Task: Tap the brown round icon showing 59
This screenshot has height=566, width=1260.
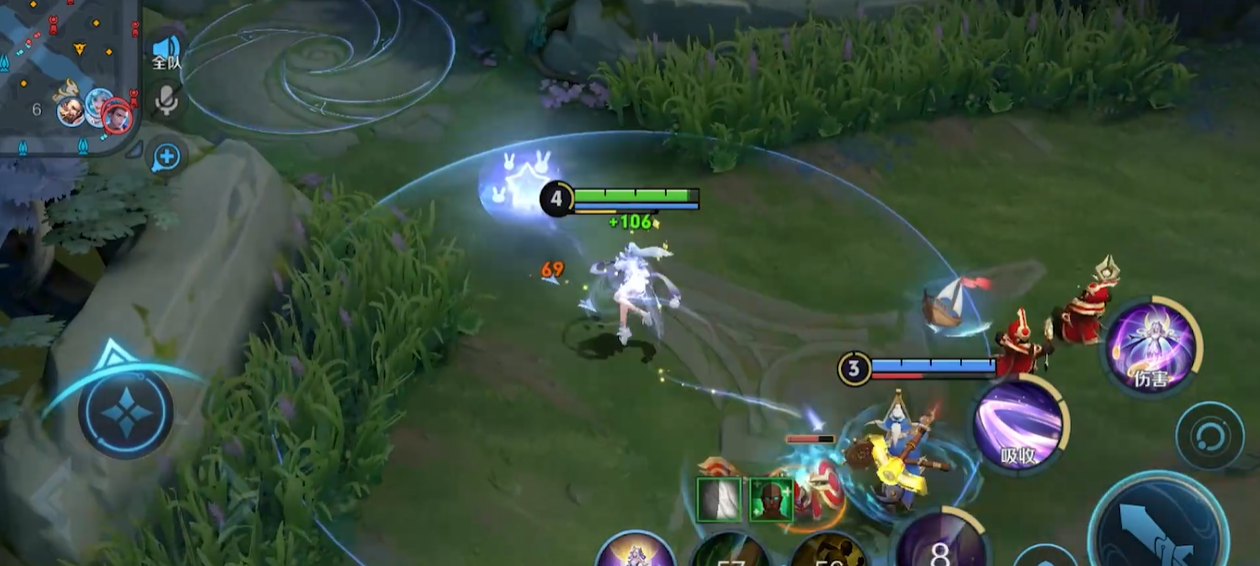Action: point(828,552)
